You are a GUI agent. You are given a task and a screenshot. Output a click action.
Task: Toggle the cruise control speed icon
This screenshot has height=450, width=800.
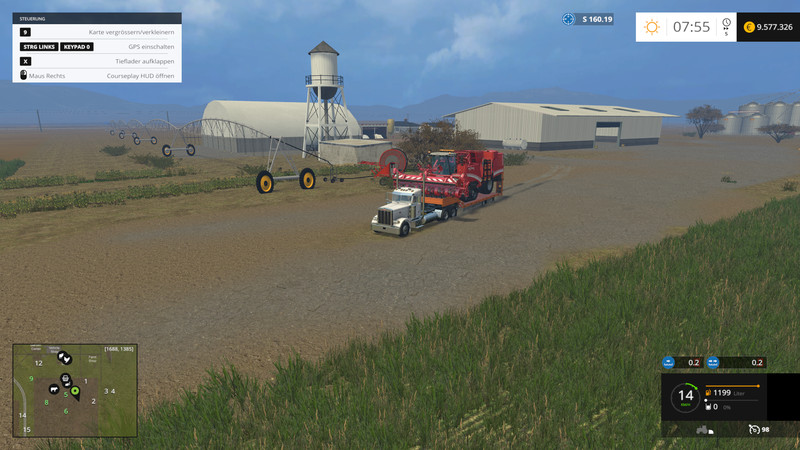click(755, 429)
